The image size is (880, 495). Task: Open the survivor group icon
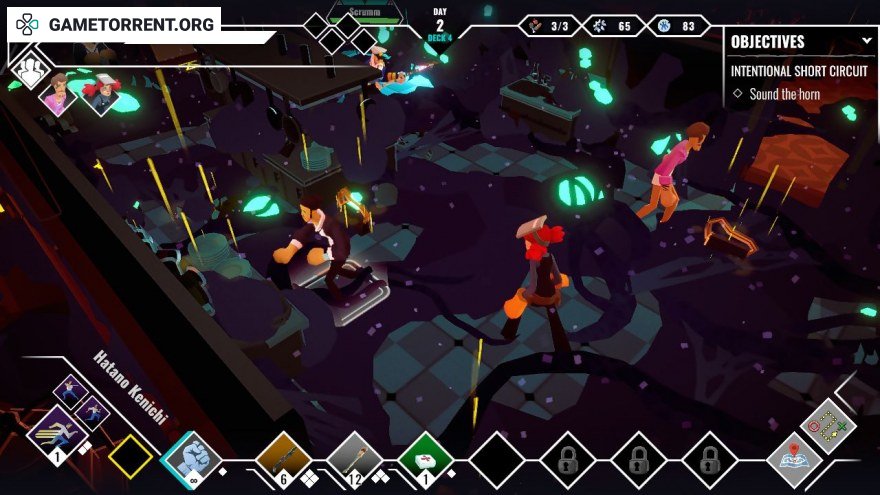click(x=30, y=69)
